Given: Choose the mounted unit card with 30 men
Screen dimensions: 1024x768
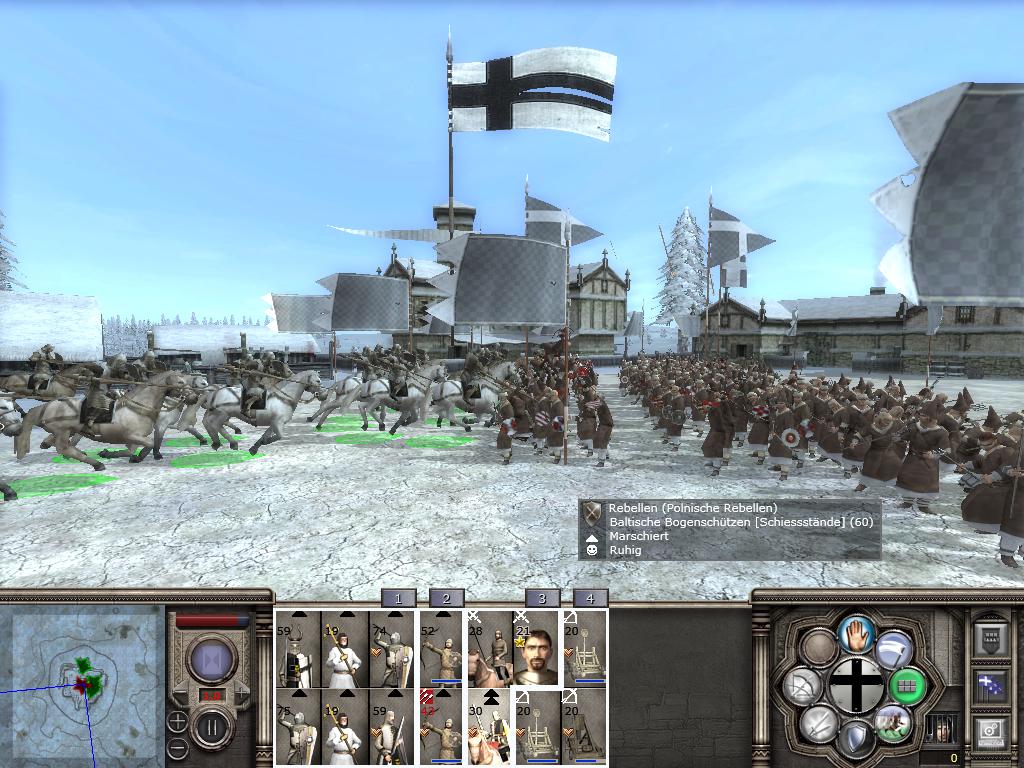Looking at the screenshot, I should pyautogui.click(x=489, y=727).
